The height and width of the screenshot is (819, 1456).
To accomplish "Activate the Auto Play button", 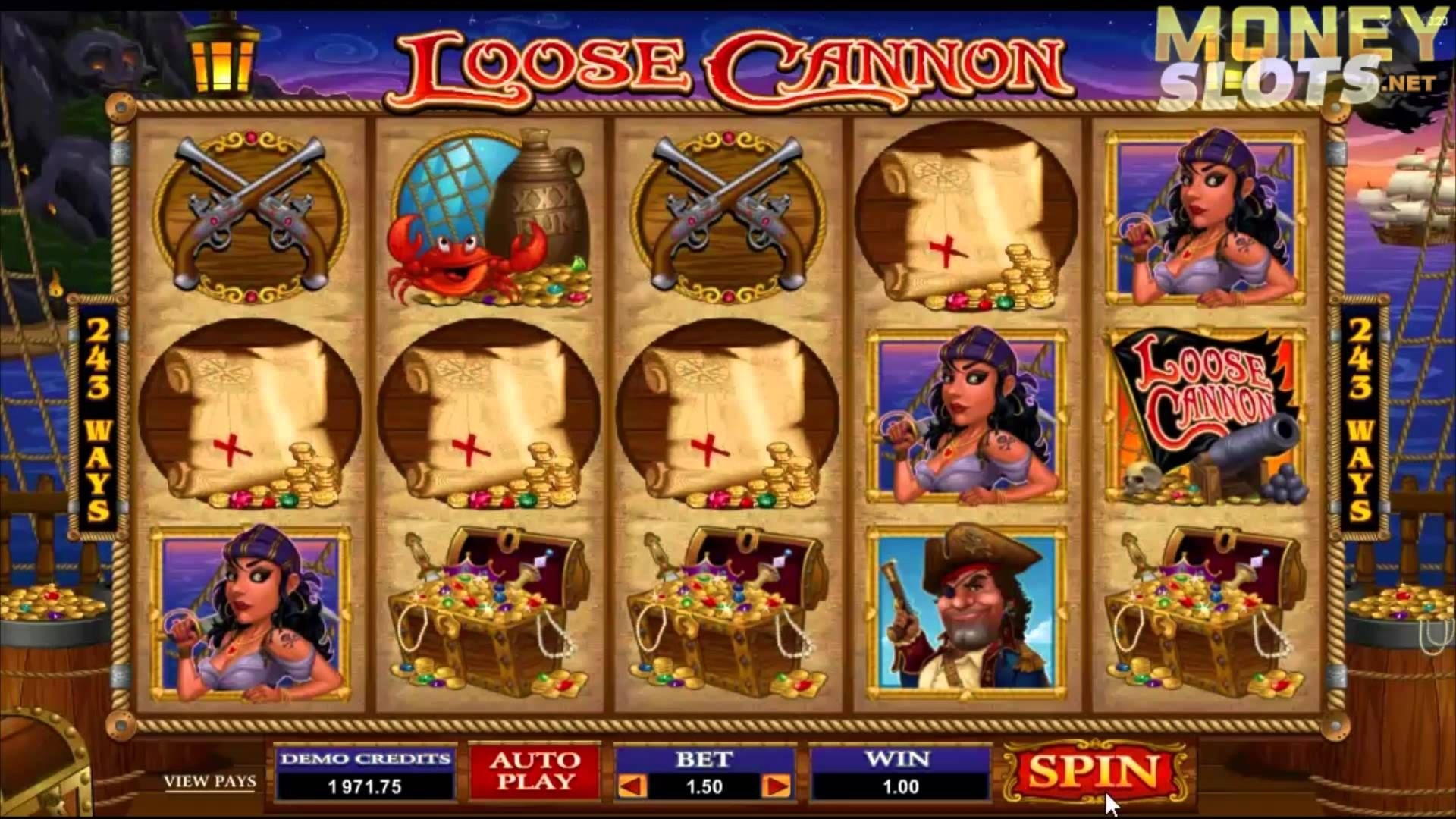I will click(x=534, y=771).
